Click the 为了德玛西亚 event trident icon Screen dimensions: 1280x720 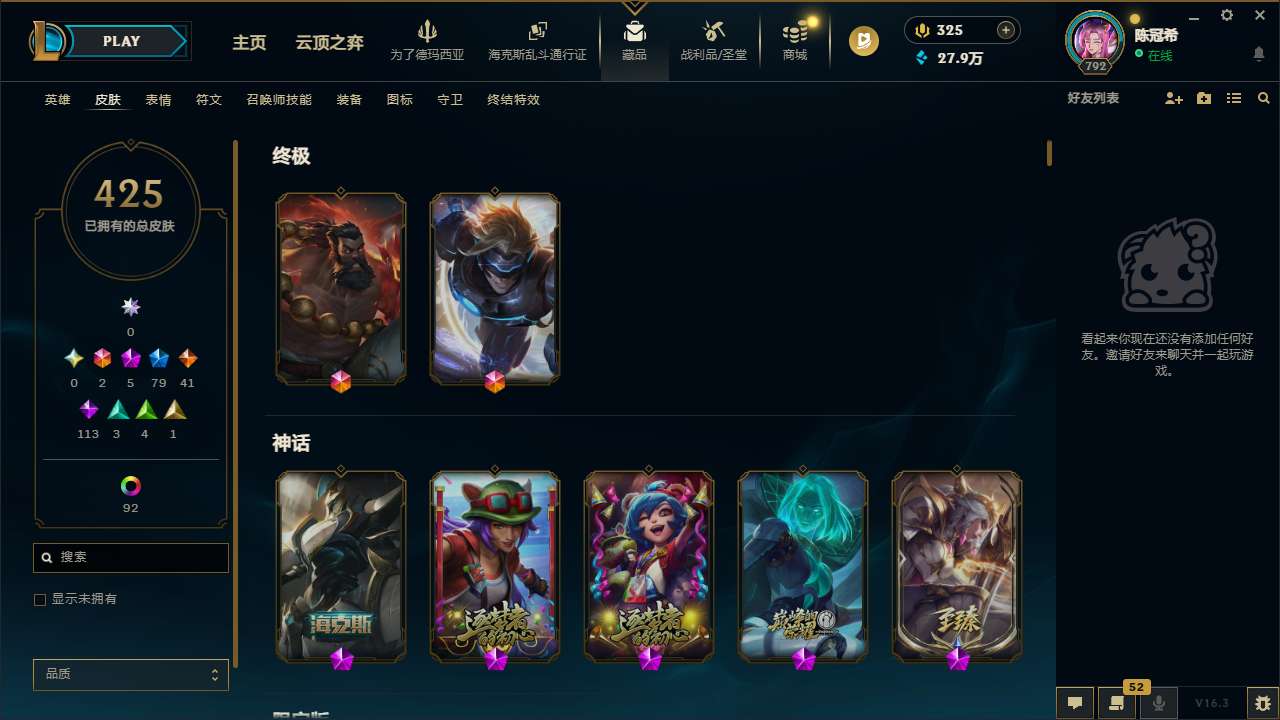429,30
